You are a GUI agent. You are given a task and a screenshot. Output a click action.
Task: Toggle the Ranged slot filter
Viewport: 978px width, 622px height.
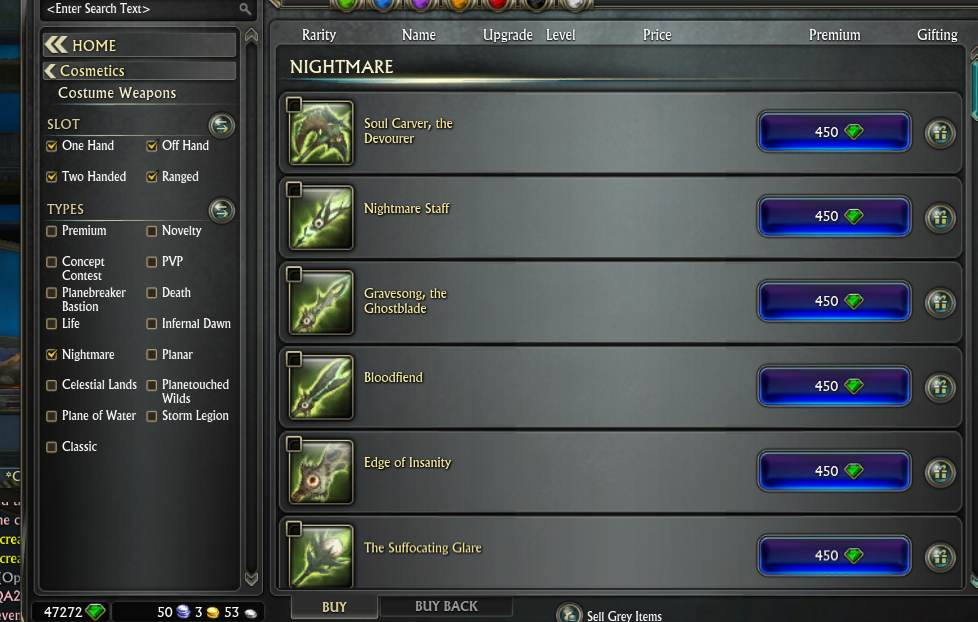[x=152, y=177]
